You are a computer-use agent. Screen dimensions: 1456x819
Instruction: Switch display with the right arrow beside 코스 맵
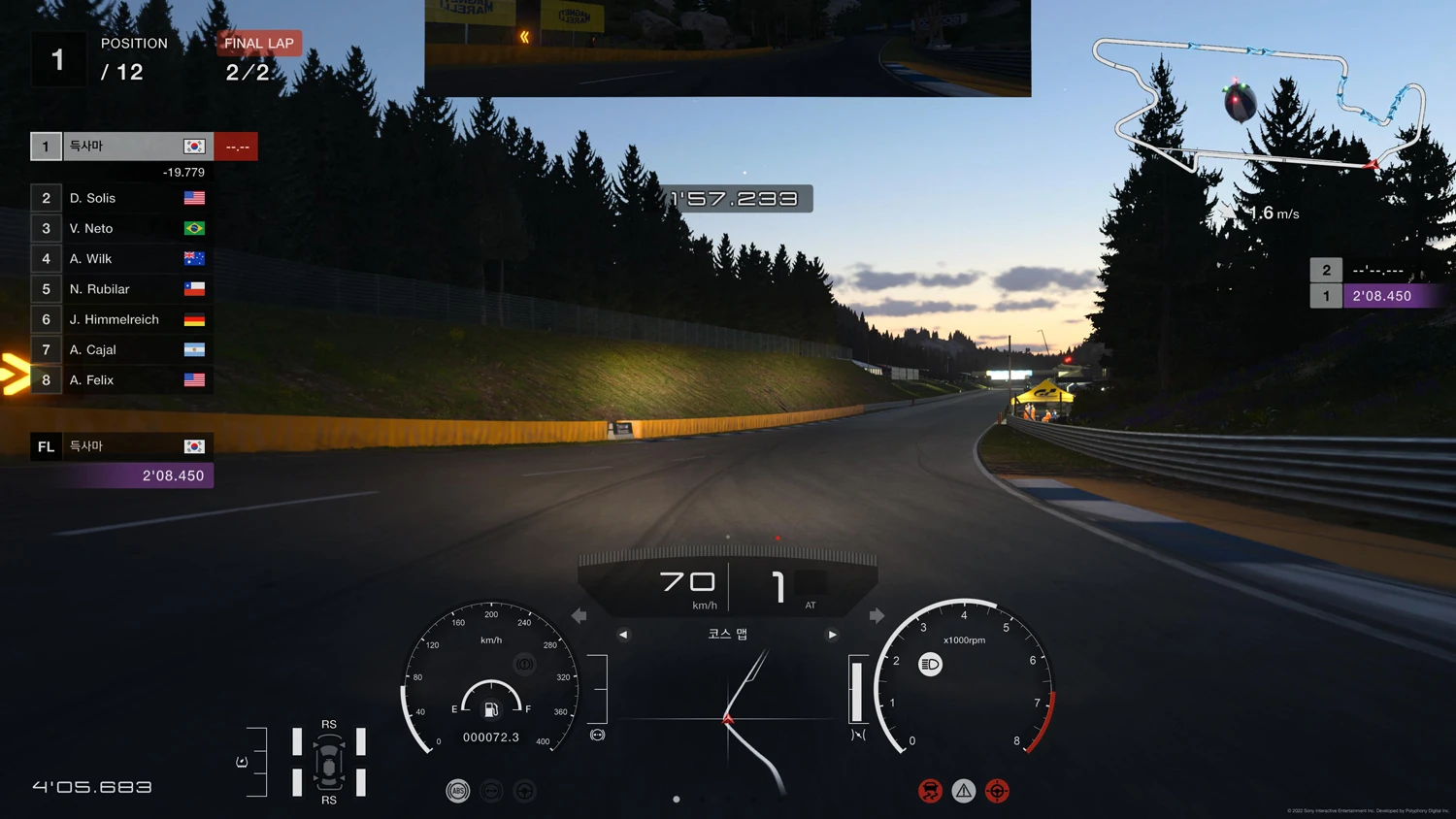tap(832, 635)
